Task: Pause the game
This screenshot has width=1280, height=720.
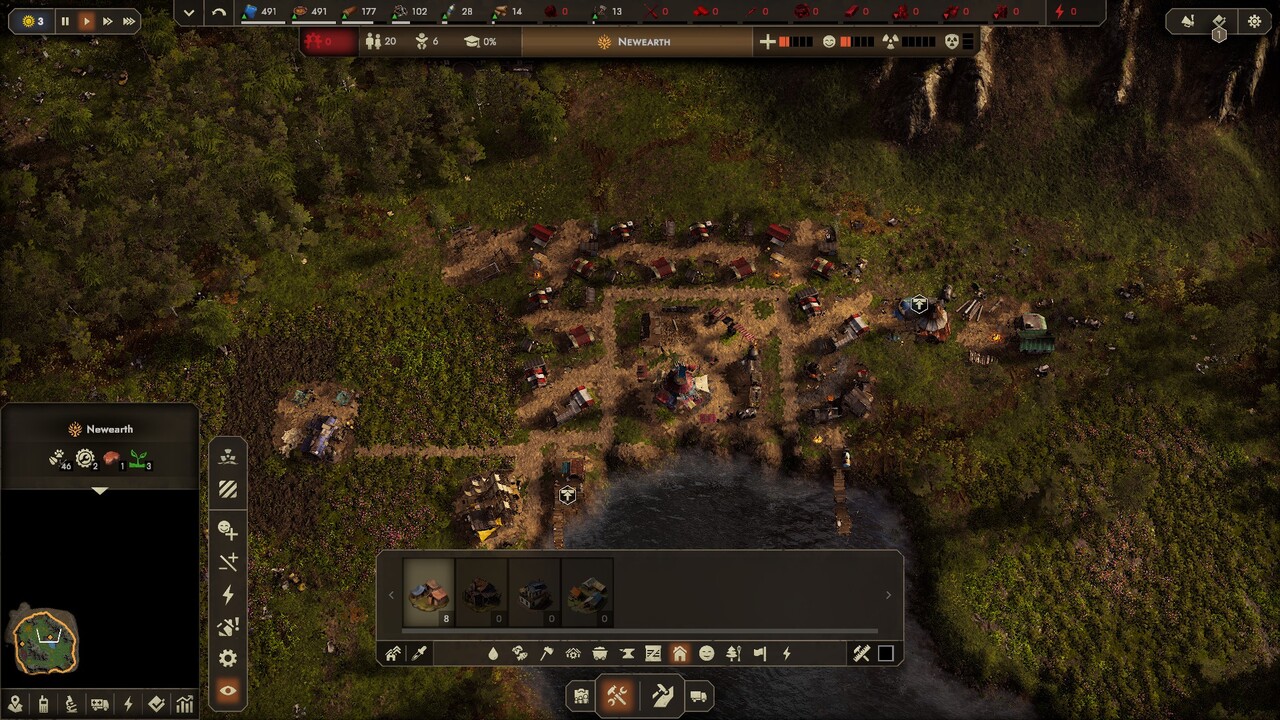Action: tap(65, 21)
